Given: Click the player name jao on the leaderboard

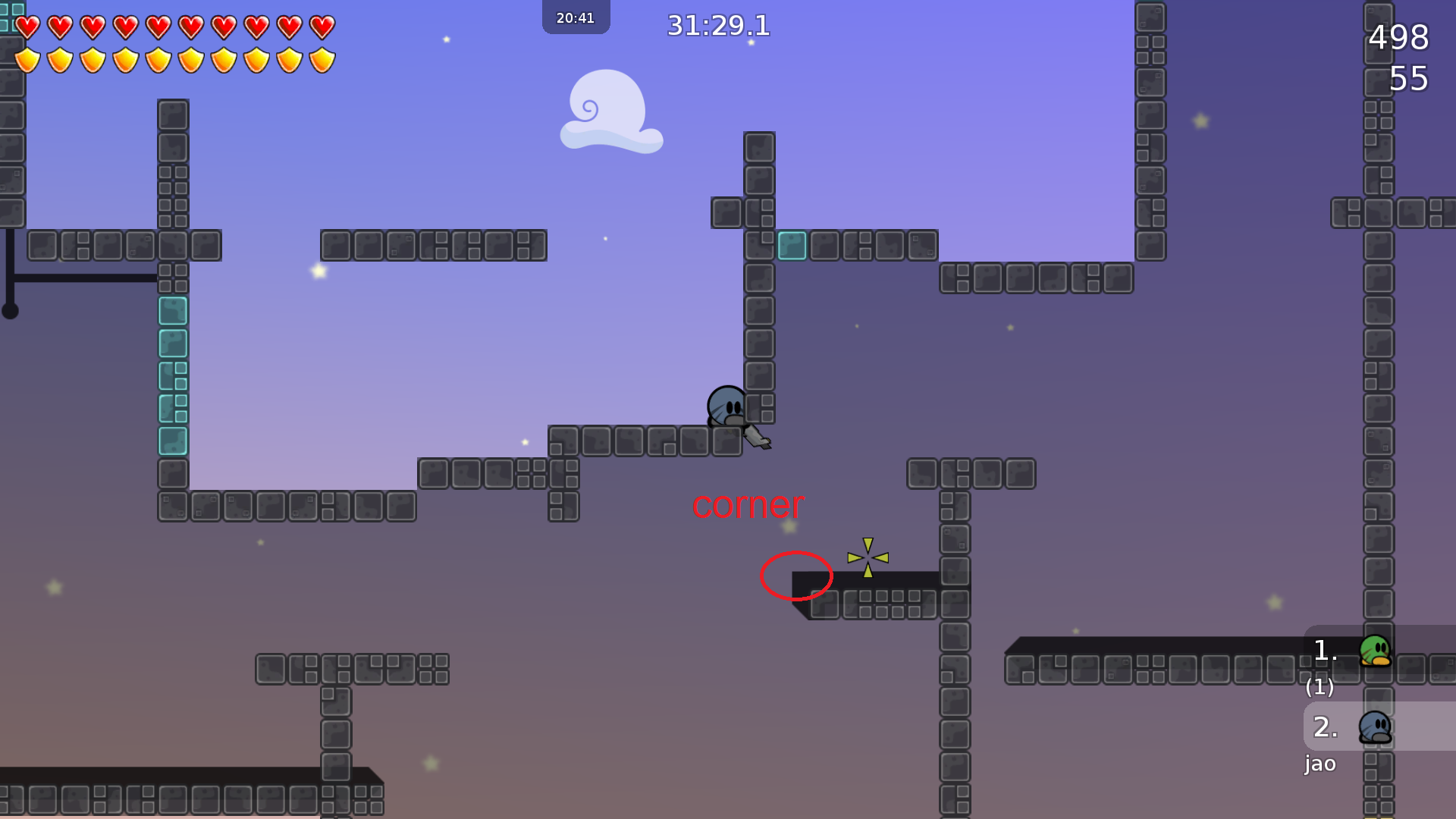Looking at the screenshot, I should click(1320, 764).
